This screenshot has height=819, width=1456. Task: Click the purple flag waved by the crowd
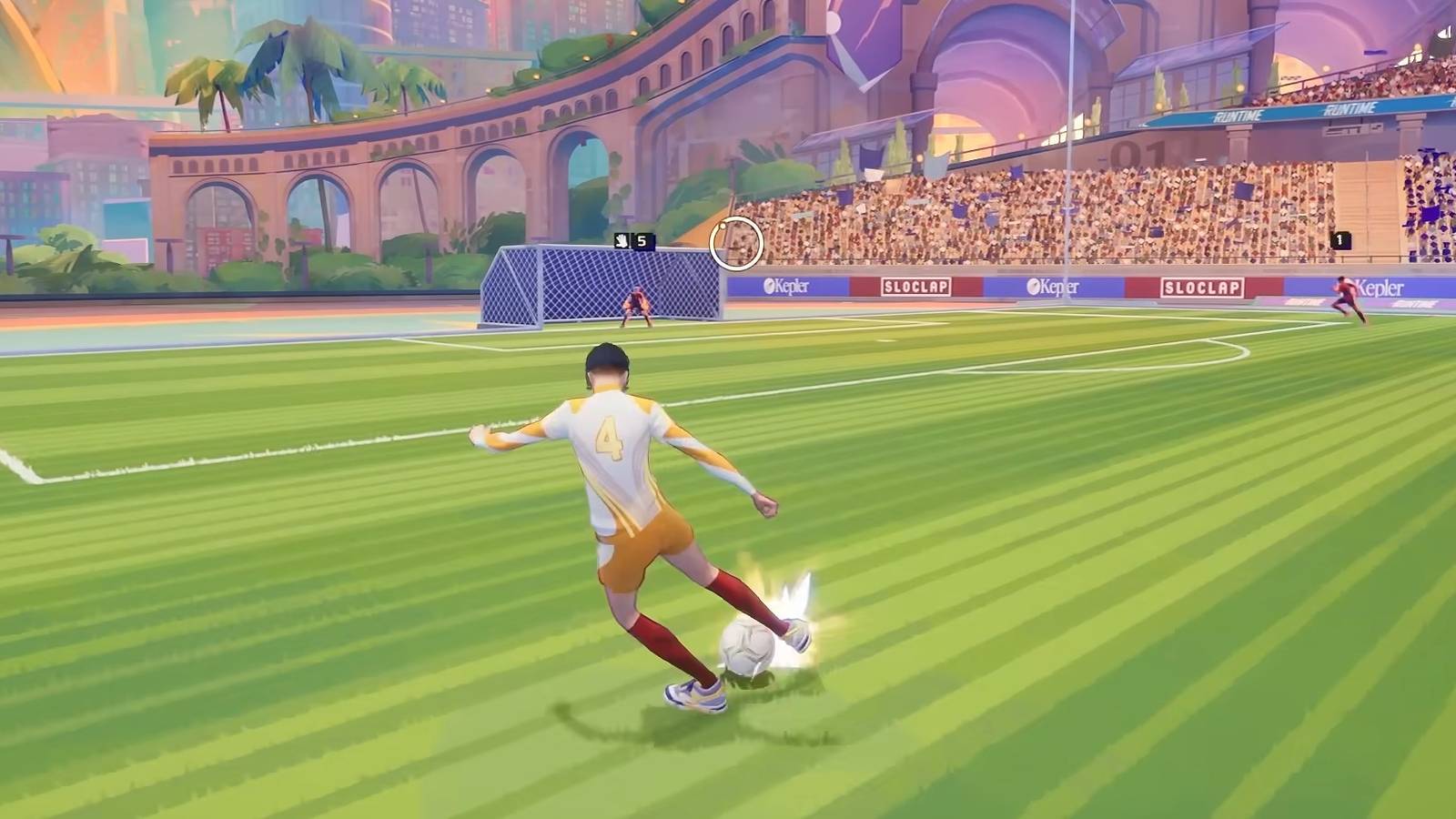pyautogui.click(x=1429, y=212)
